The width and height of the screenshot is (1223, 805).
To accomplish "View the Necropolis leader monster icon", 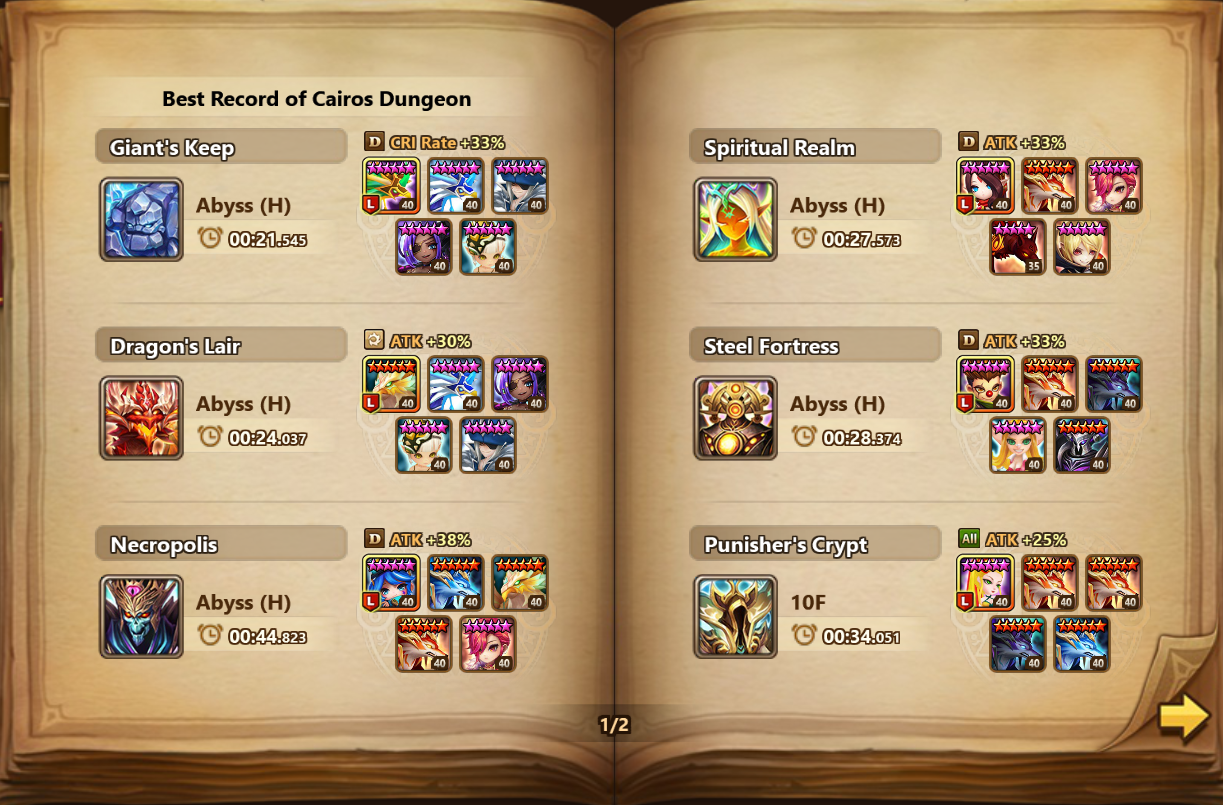I will point(391,583).
